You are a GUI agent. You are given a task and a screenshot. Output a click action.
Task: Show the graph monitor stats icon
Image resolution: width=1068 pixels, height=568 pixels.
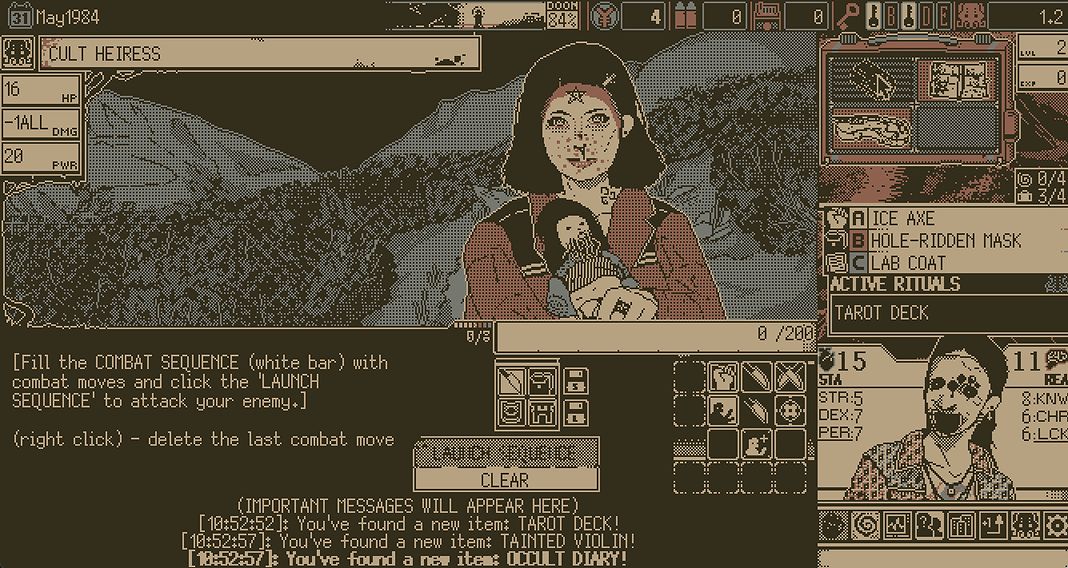pos(897,525)
